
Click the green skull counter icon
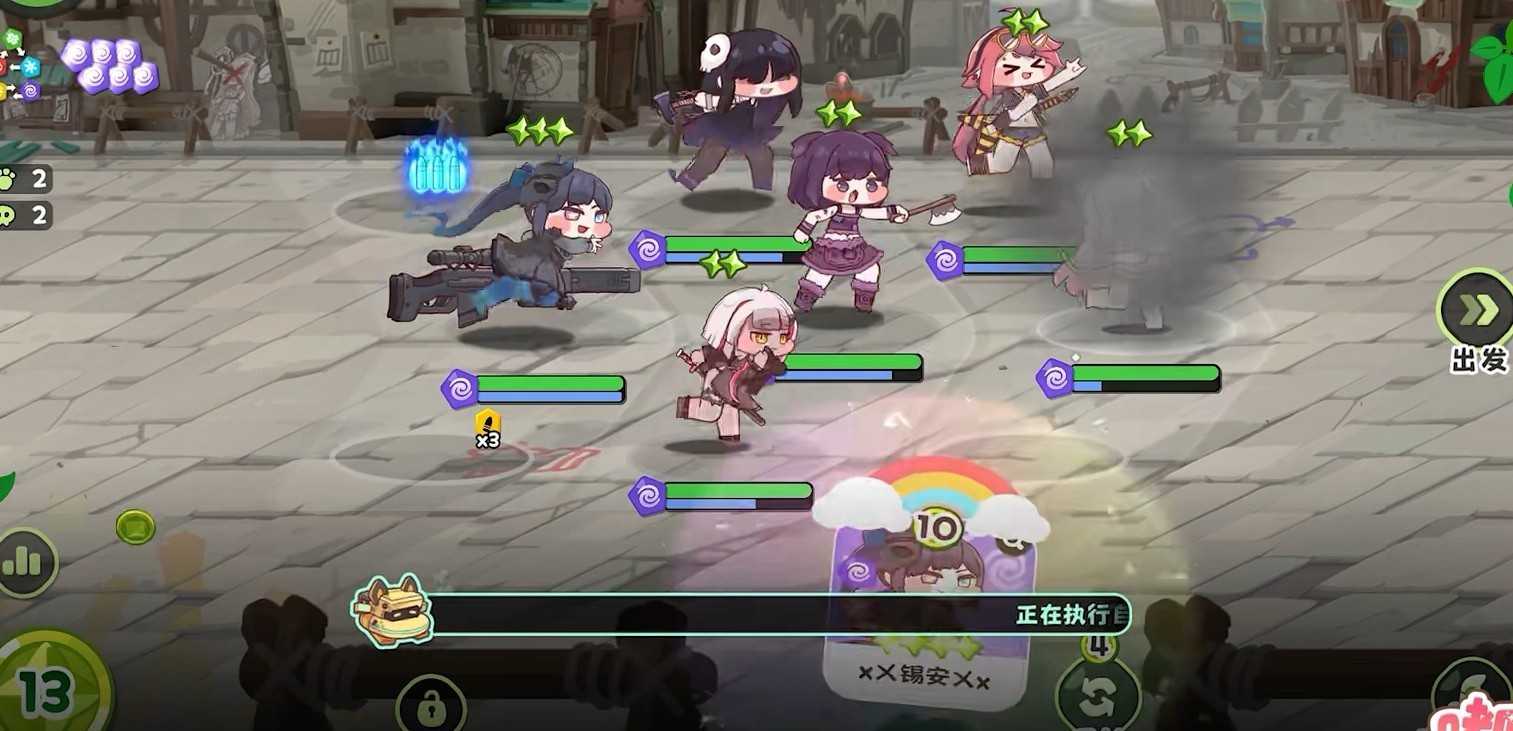(8, 215)
